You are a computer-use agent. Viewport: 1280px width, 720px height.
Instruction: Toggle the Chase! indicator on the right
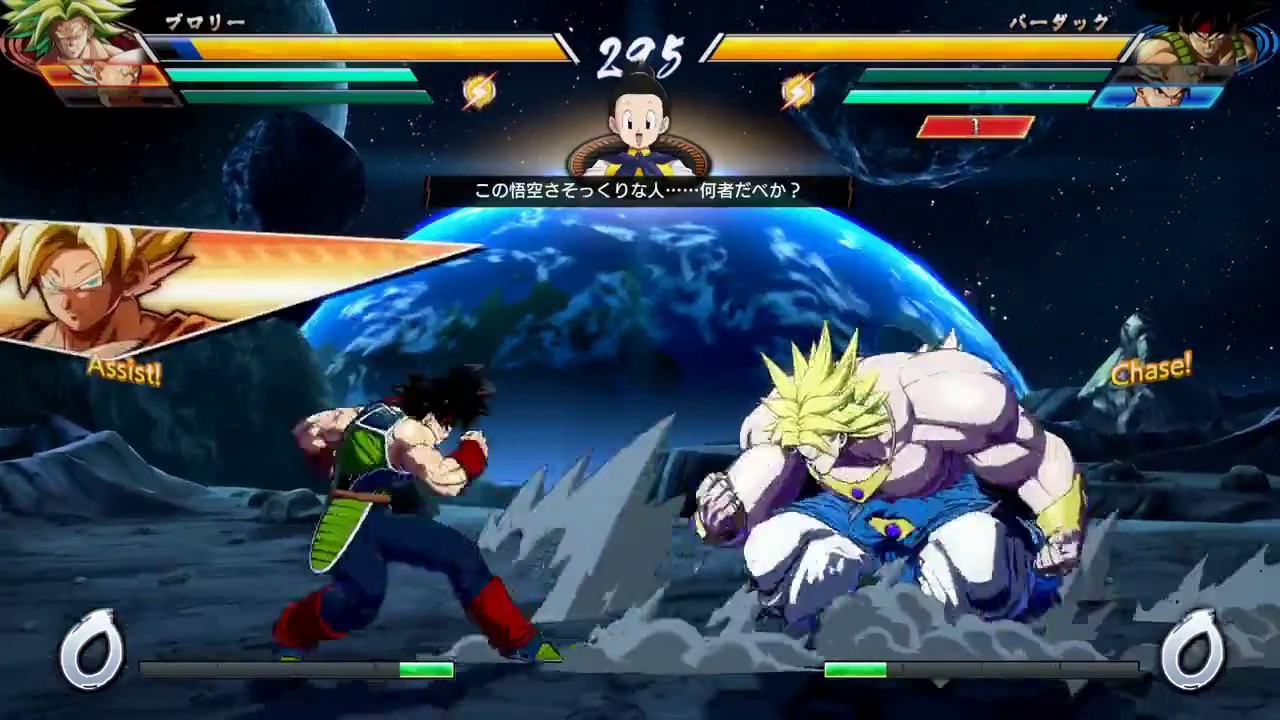(x=1152, y=369)
